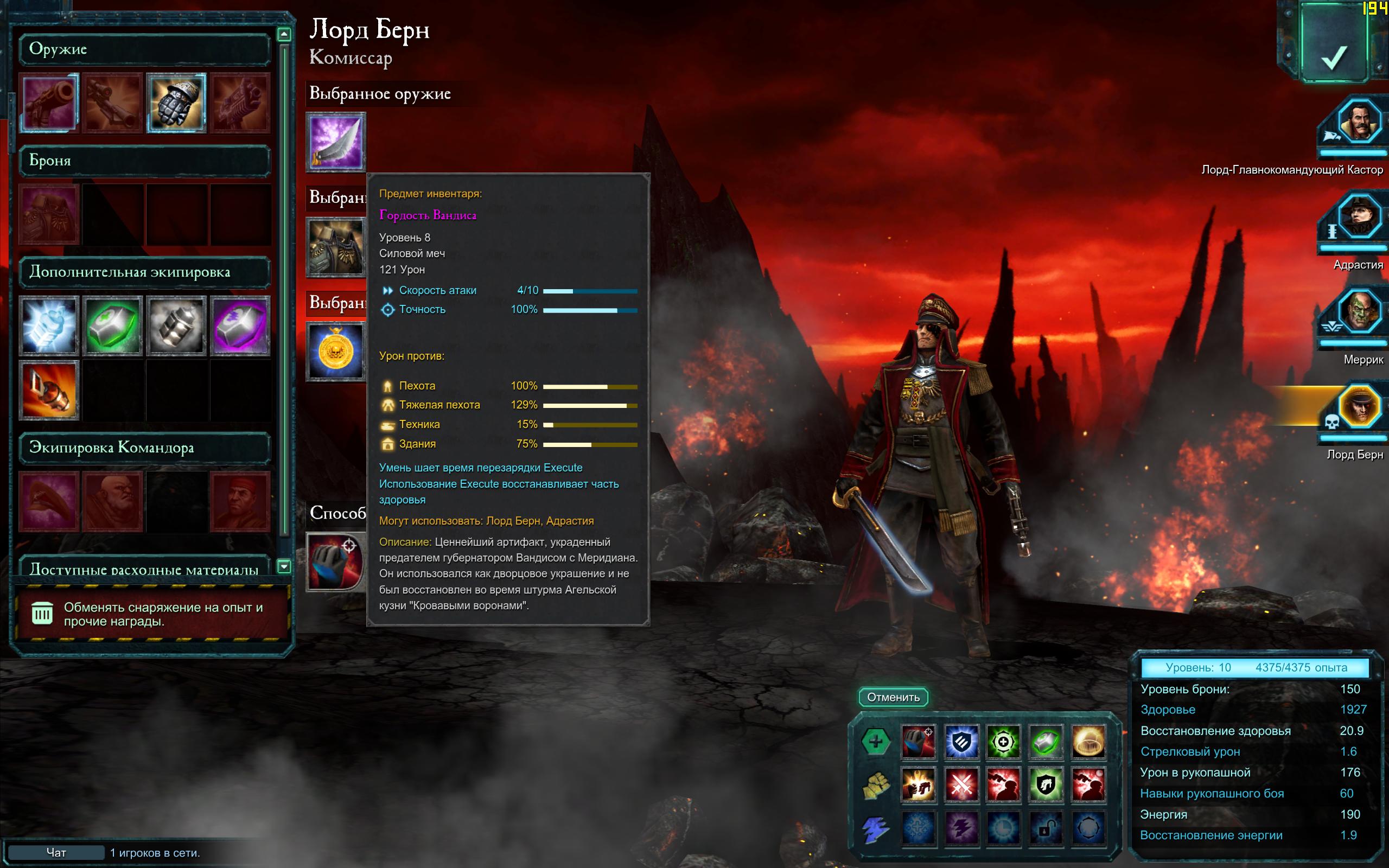Open the Чат chat box
The height and width of the screenshot is (868, 1389).
coord(56,852)
